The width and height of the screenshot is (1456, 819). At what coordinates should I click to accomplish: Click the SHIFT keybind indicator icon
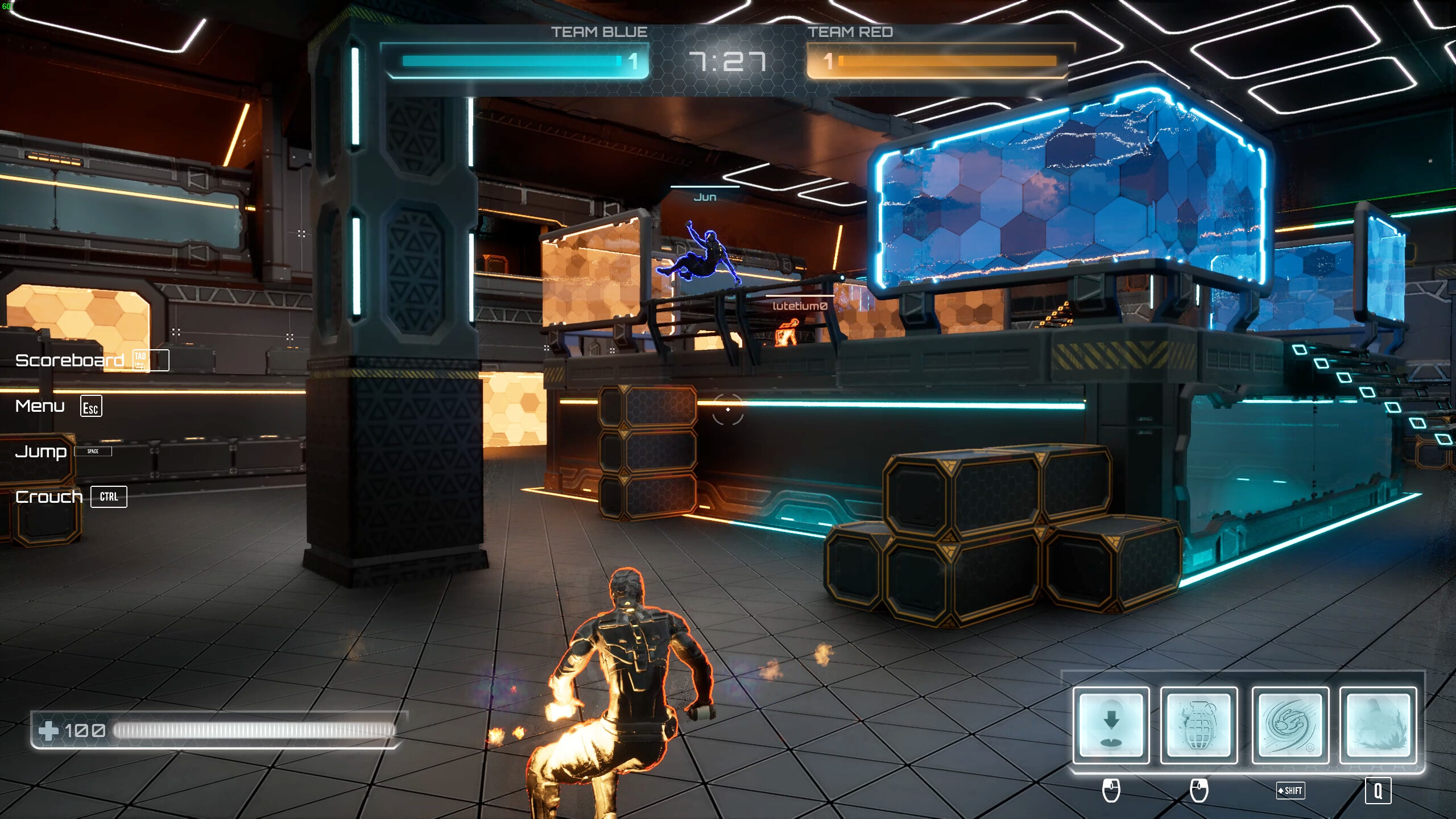pyautogui.click(x=1291, y=791)
